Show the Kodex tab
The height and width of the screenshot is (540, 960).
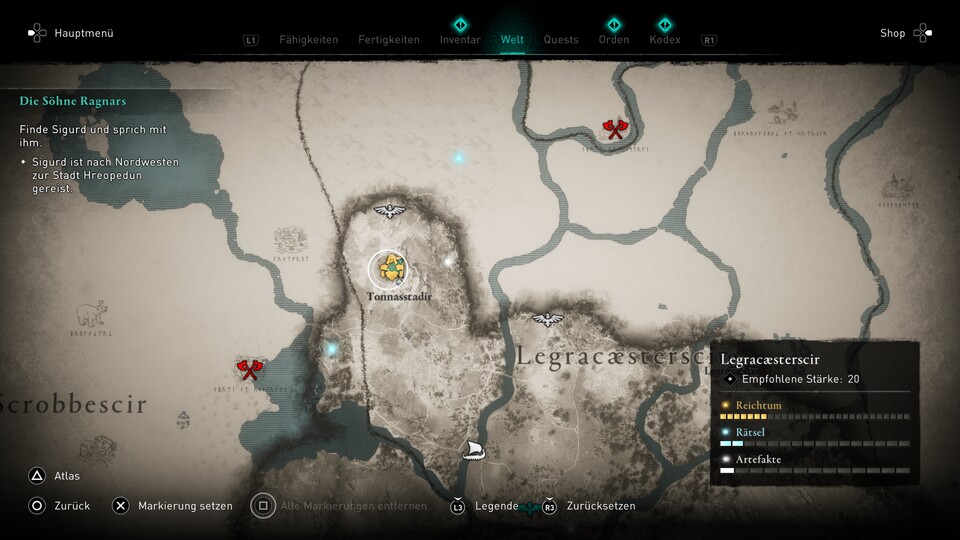pos(664,40)
